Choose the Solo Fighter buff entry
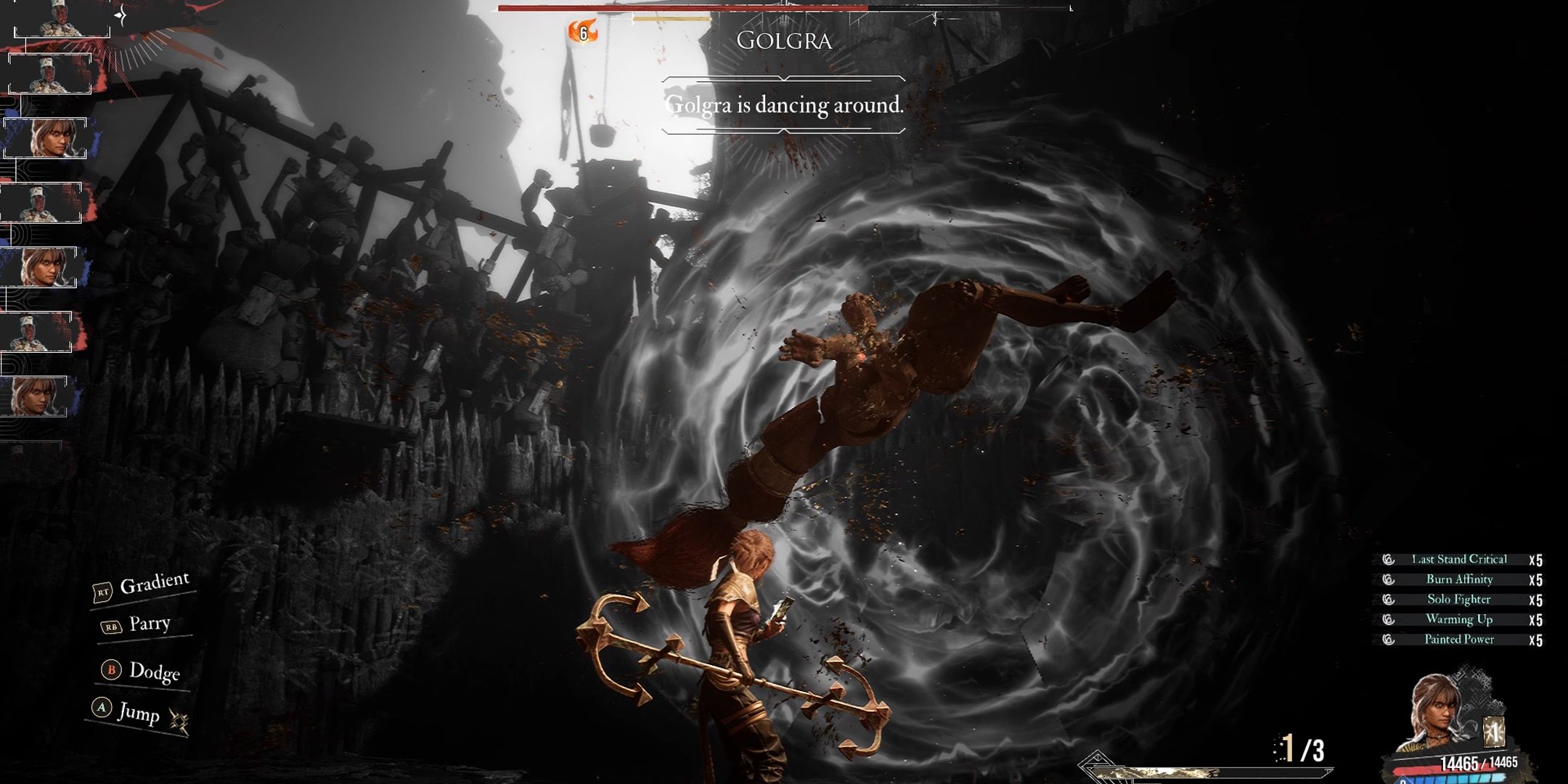Viewport: 1568px width, 784px height. click(x=1458, y=599)
